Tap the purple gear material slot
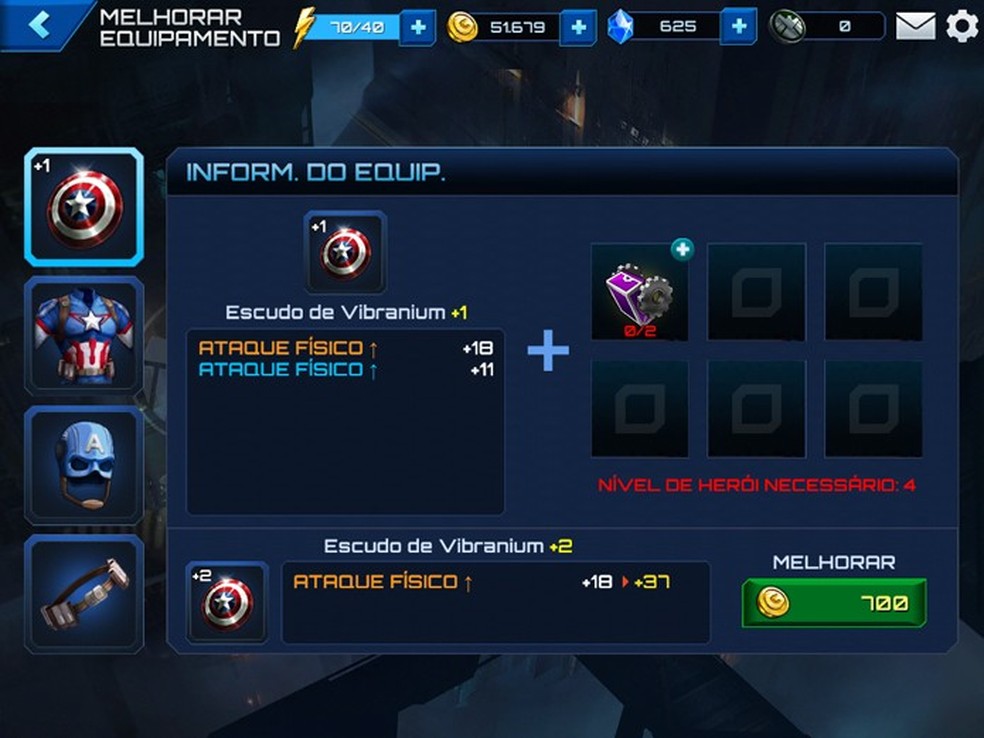 (x=640, y=291)
